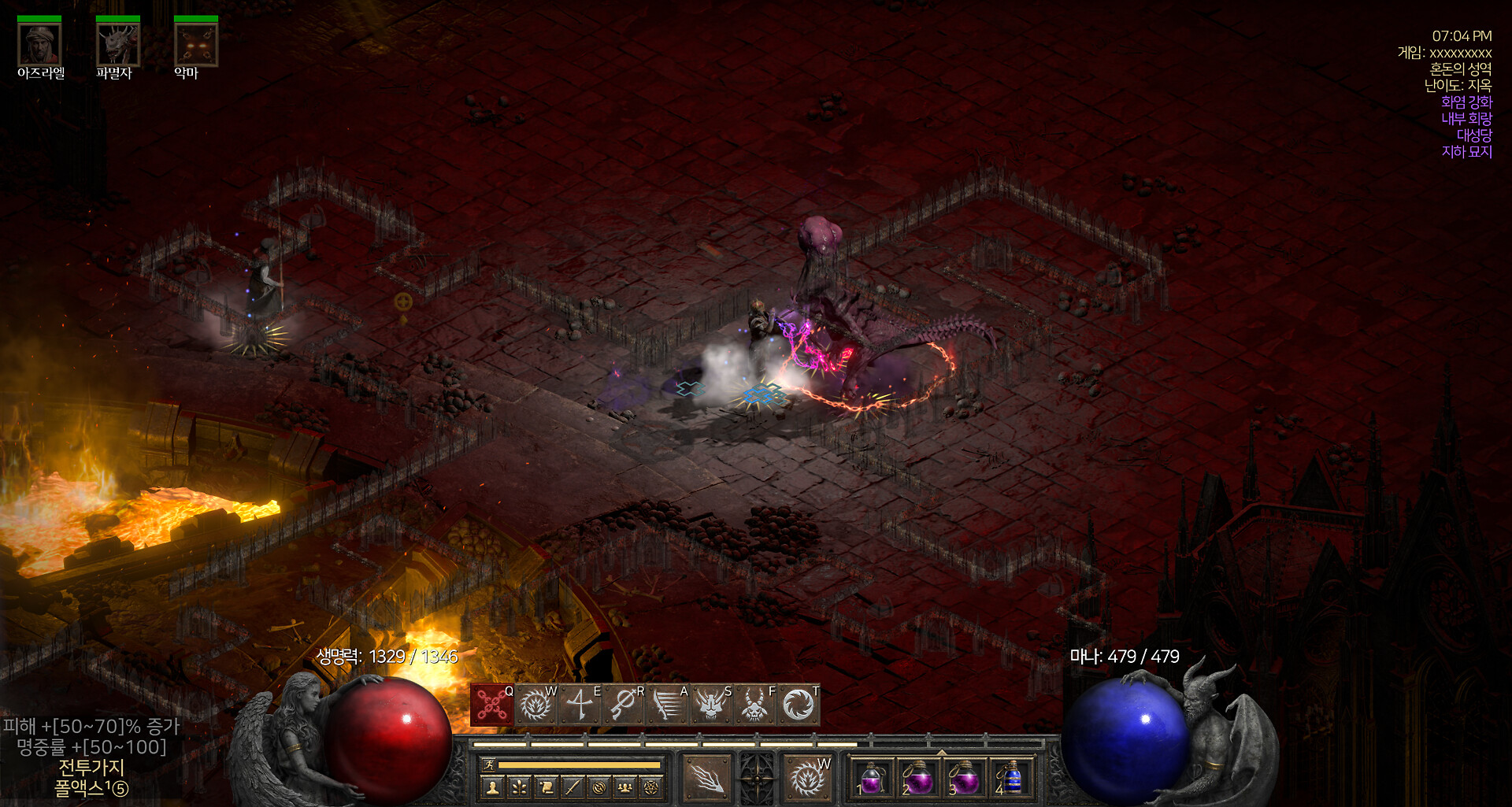Activate the horned skull skill on F
Image resolution: width=1512 pixels, height=807 pixels.
[x=755, y=705]
